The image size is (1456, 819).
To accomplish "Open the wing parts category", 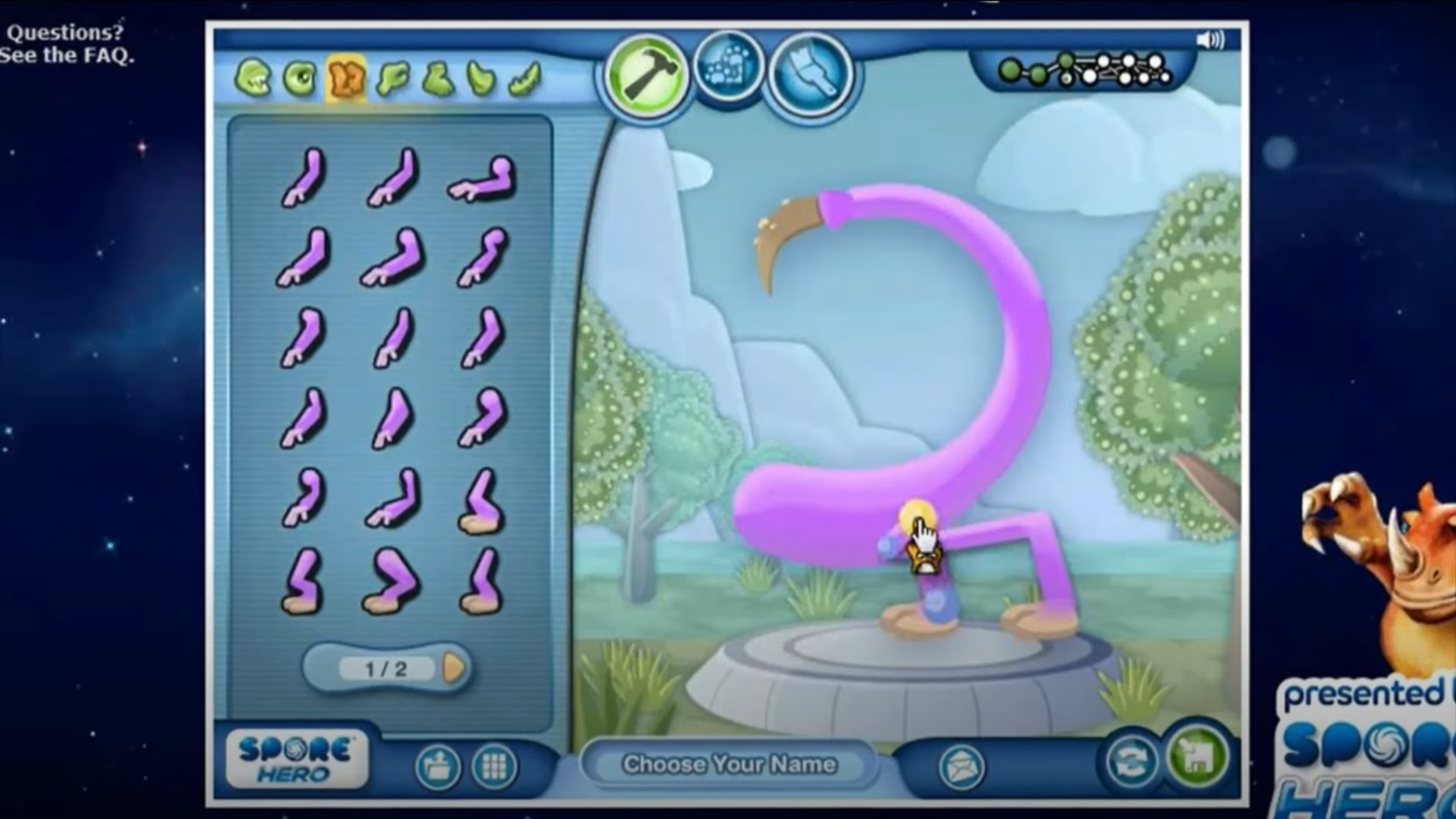I will 483,77.
